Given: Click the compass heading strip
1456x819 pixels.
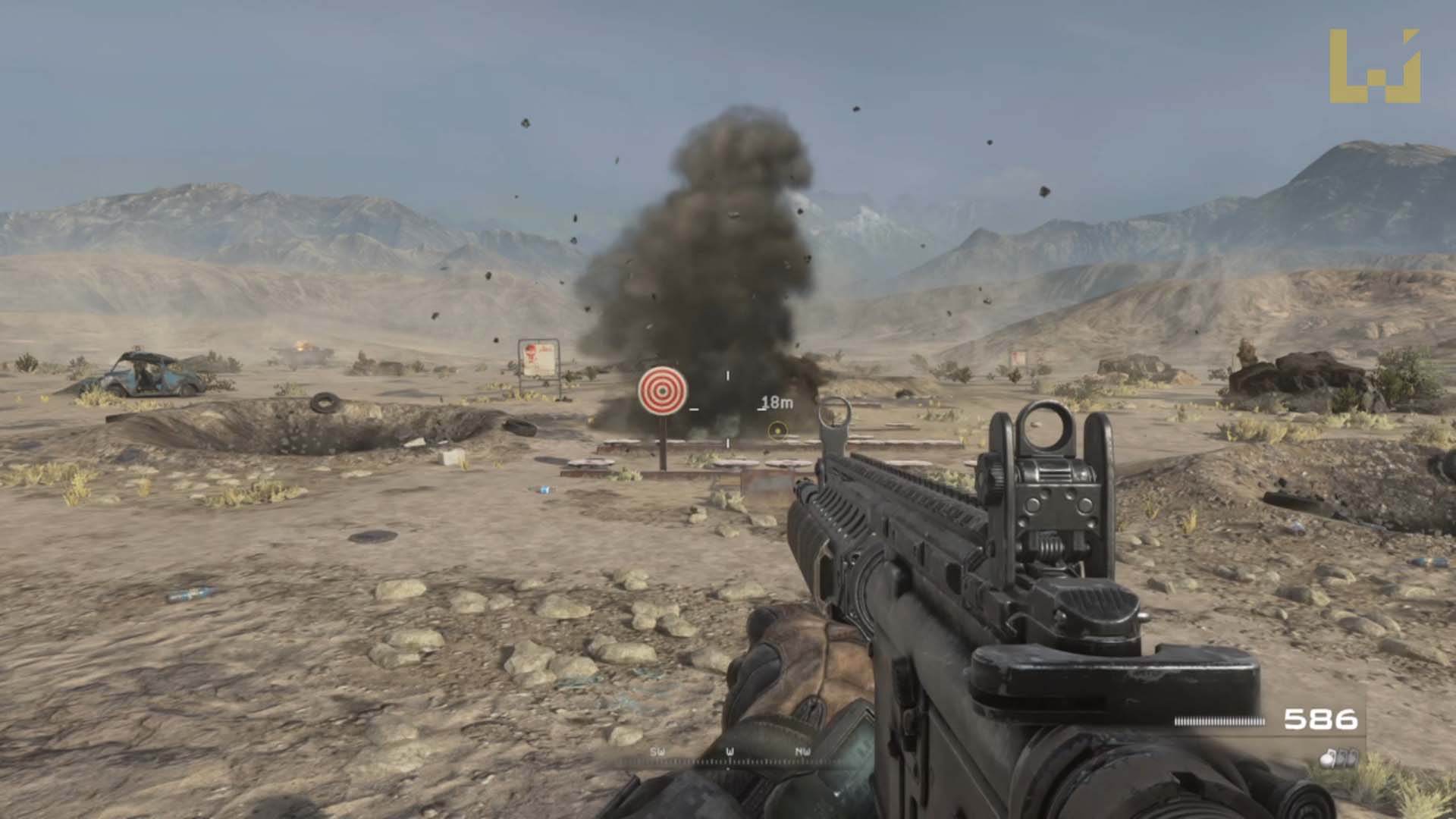Looking at the screenshot, I should [729, 757].
